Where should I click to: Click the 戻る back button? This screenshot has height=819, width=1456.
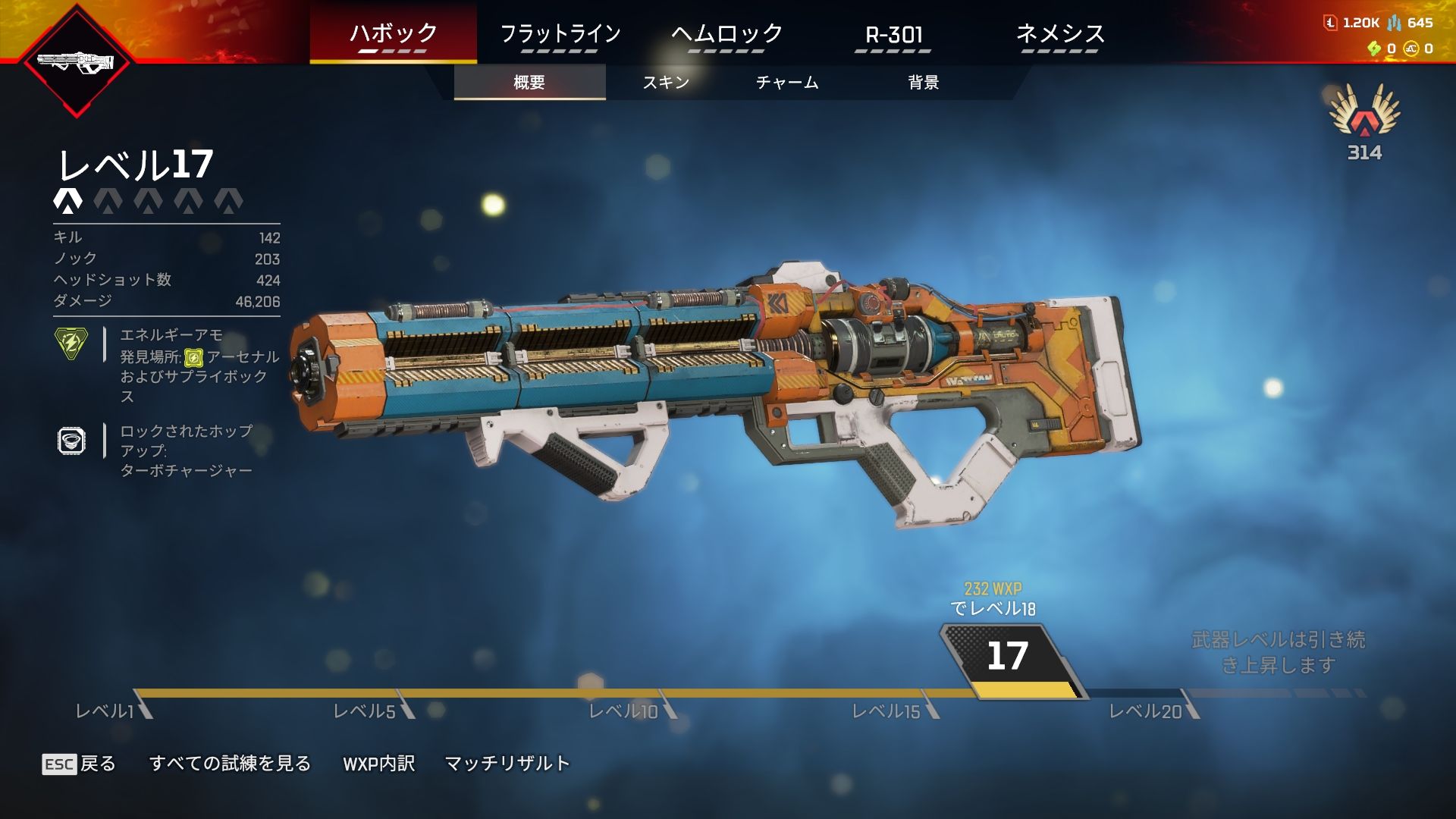pyautogui.click(x=79, y=764)
